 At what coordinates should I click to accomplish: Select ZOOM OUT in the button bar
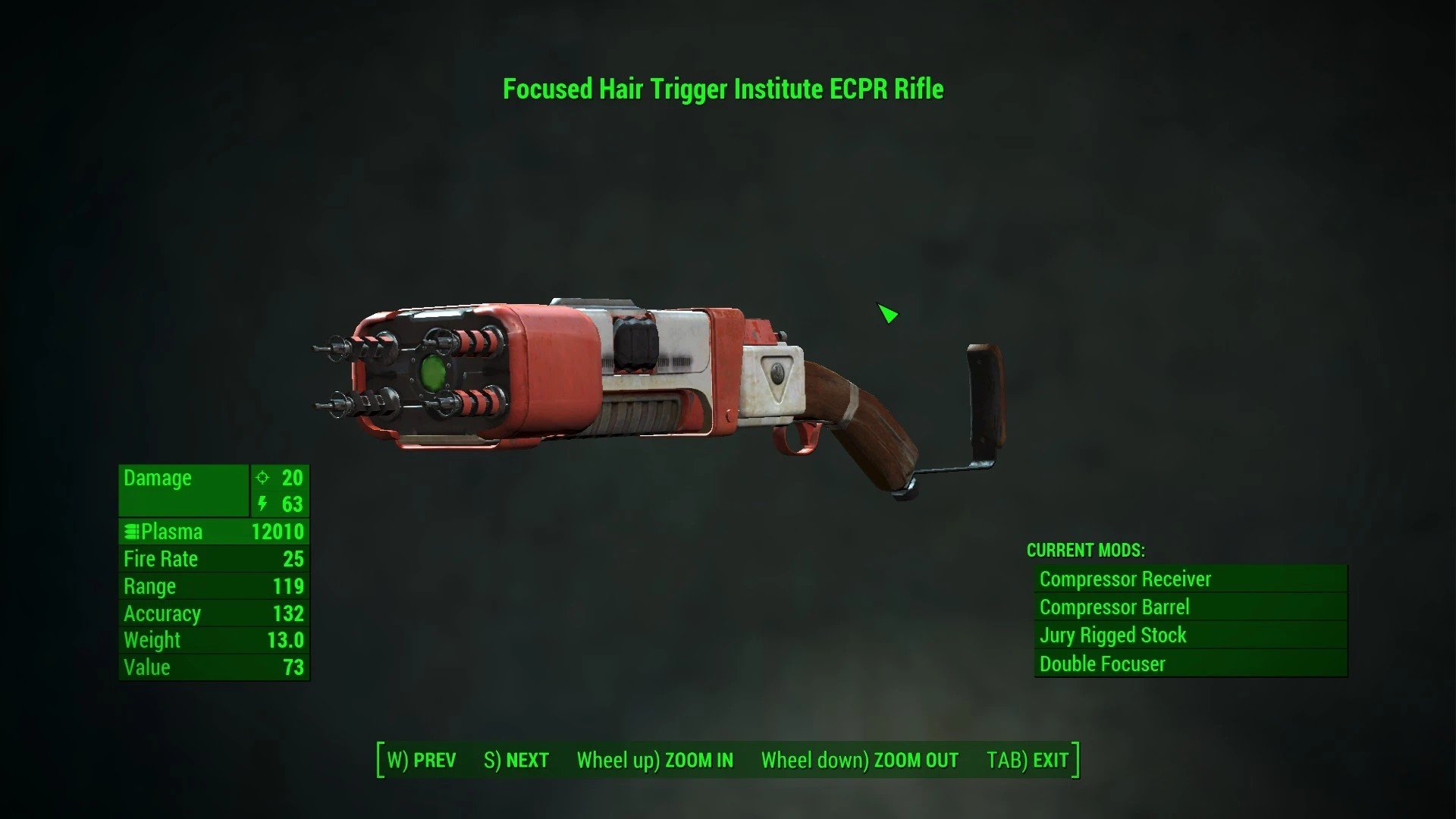[860, 760]
